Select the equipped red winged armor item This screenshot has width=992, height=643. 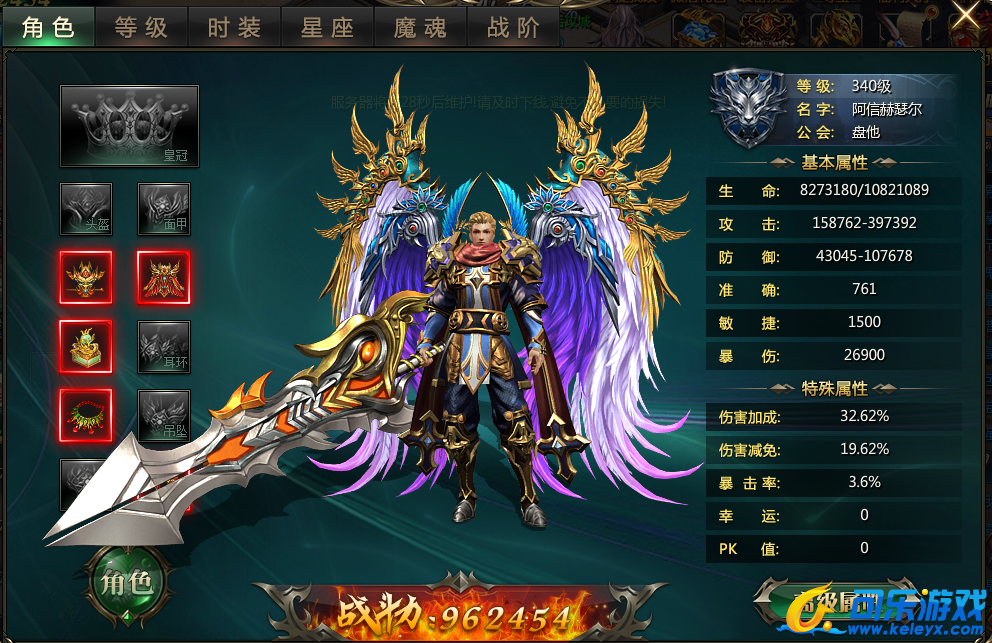[163, 277]
